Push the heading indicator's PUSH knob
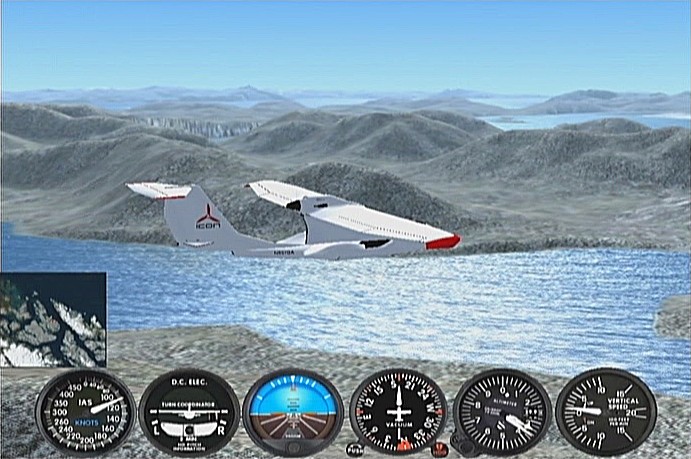This screenshot has width=691, height=459. point(355,449)
